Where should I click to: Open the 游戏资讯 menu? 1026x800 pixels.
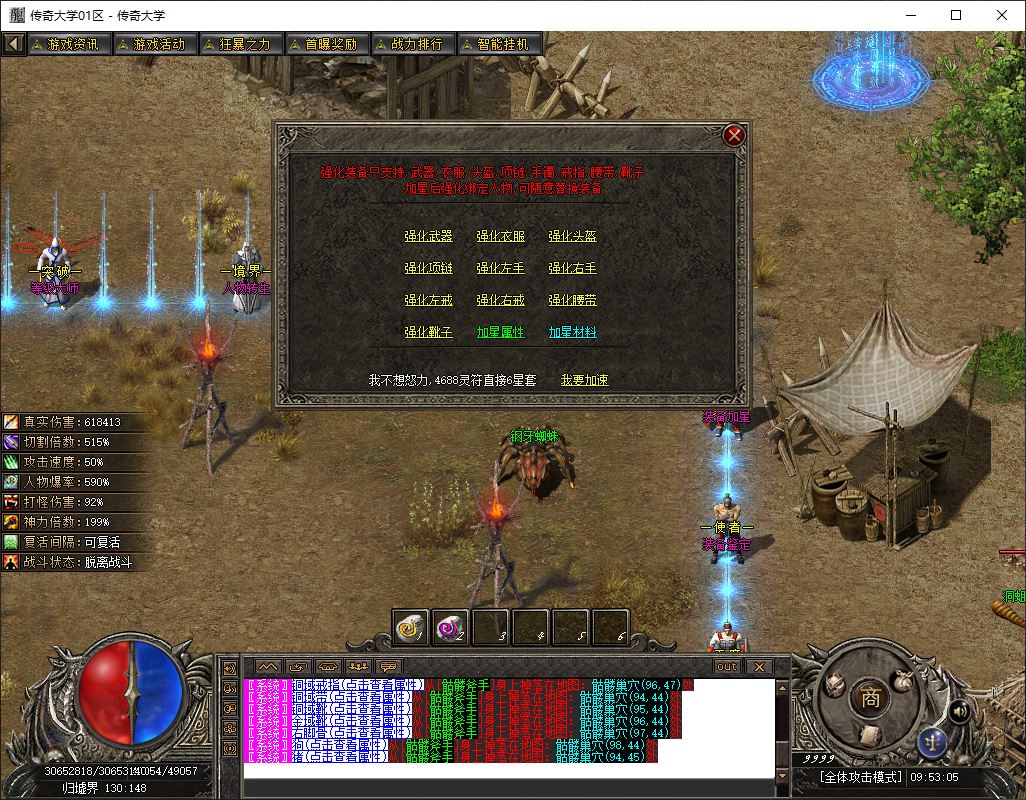click(66, 44)
